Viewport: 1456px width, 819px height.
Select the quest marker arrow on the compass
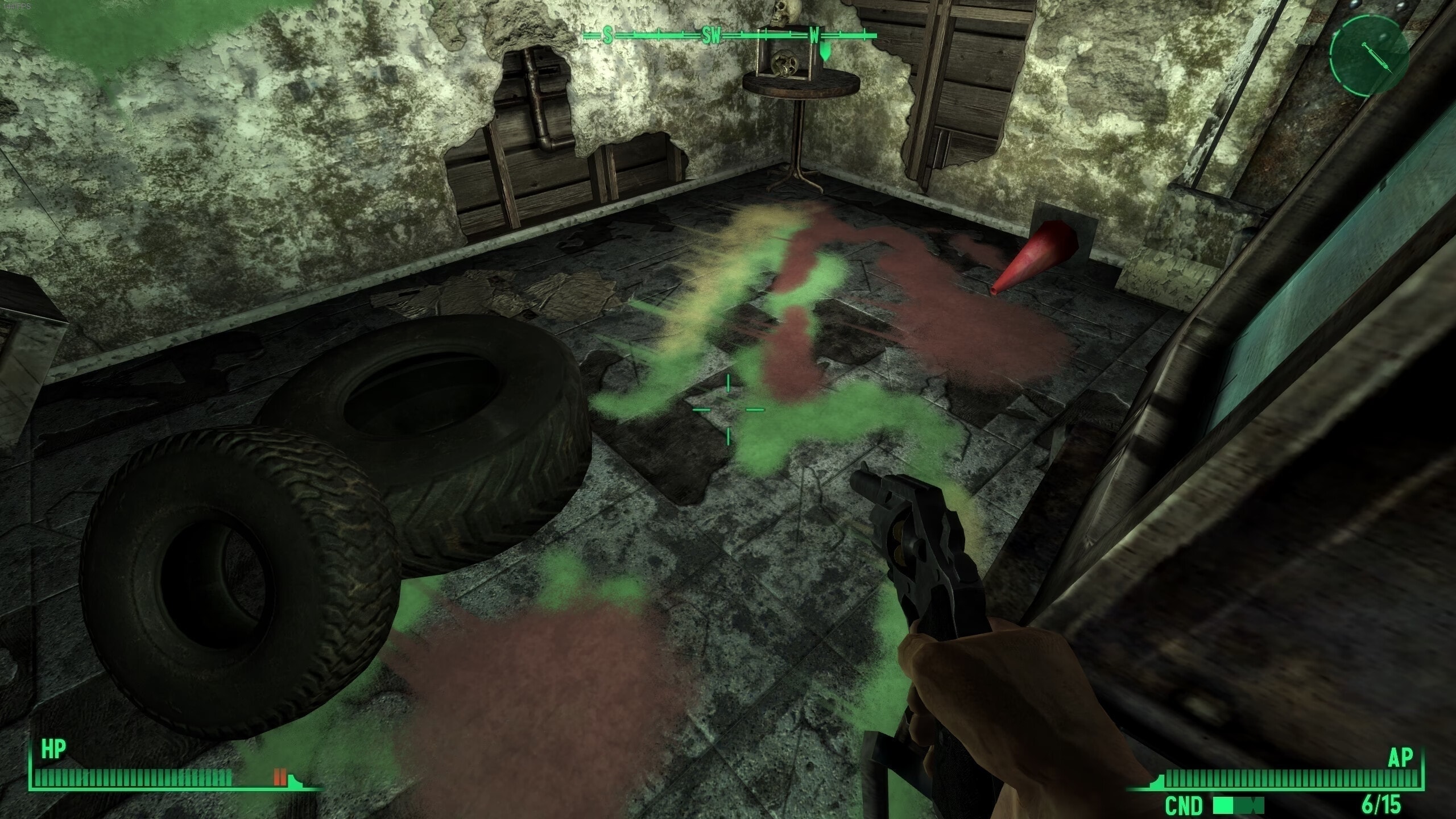click(825, 54)
